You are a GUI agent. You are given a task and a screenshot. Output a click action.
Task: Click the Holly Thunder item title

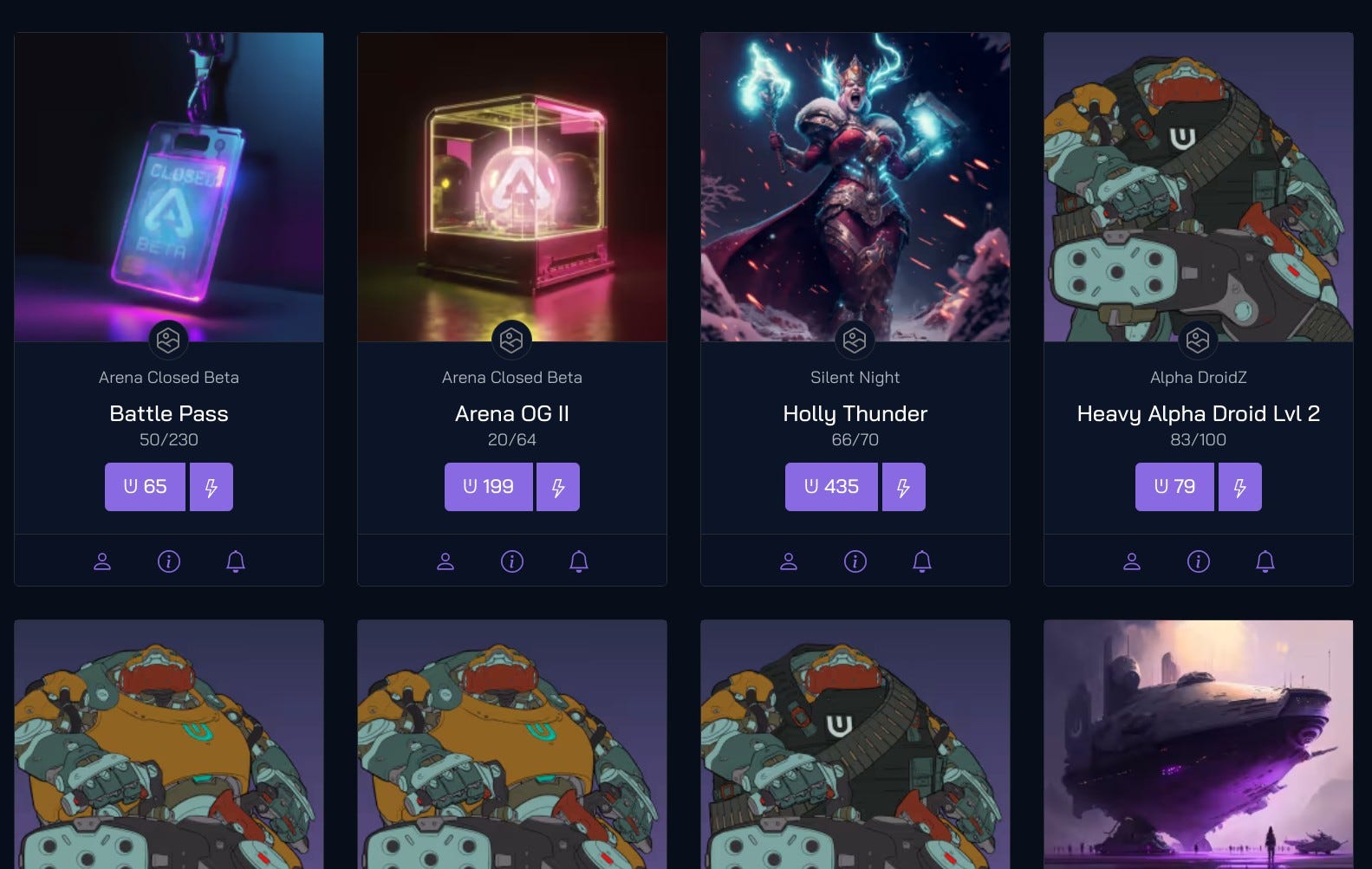(x=855, y=413)
